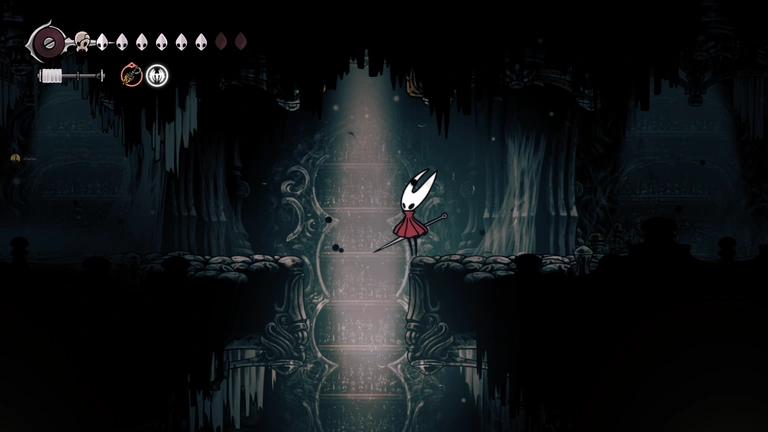Activate the white-ringed spider skill icon
Viewport: 768px width, 432px height.
pos(157,75)
